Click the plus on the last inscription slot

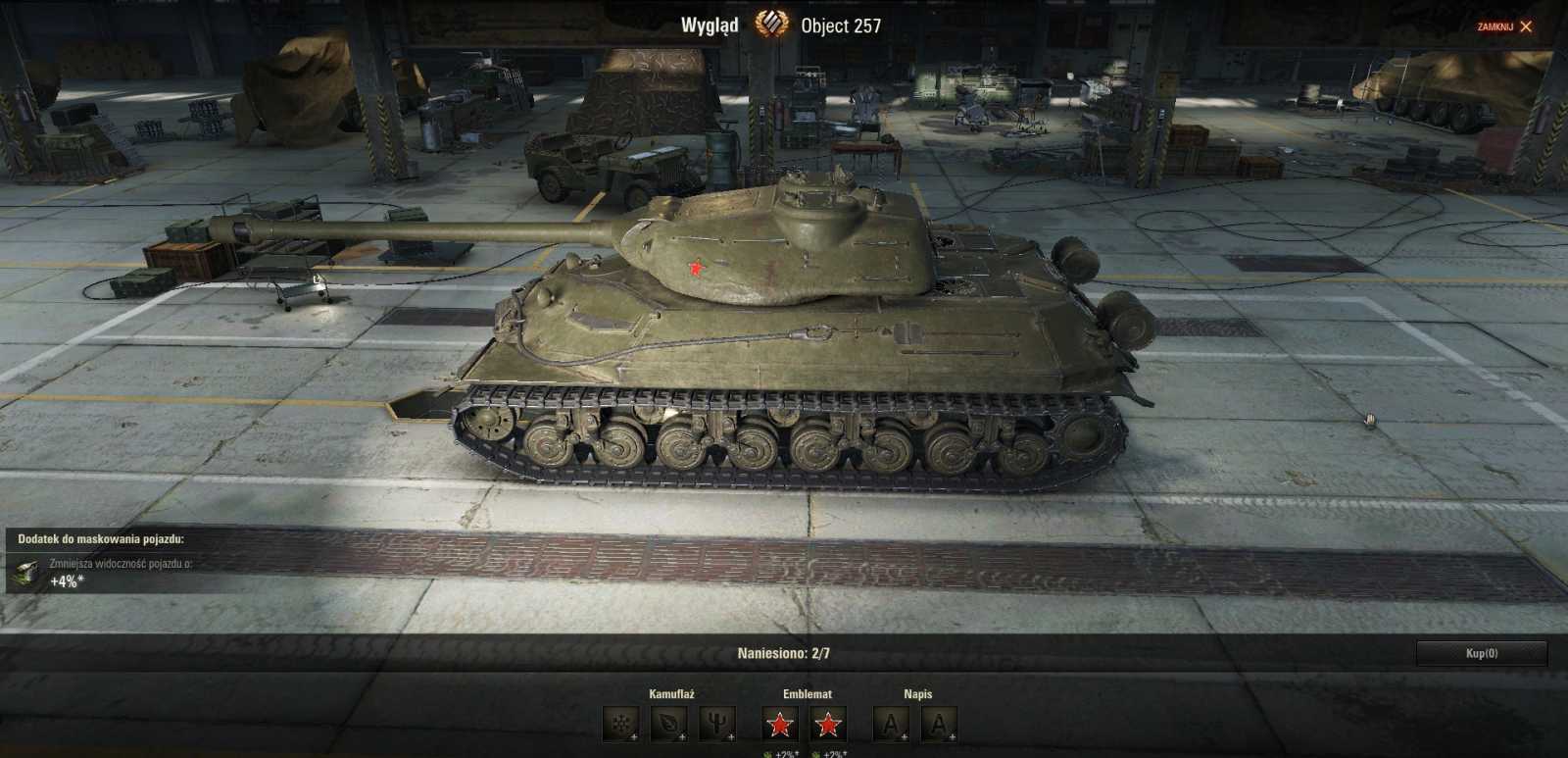point(952,736)
